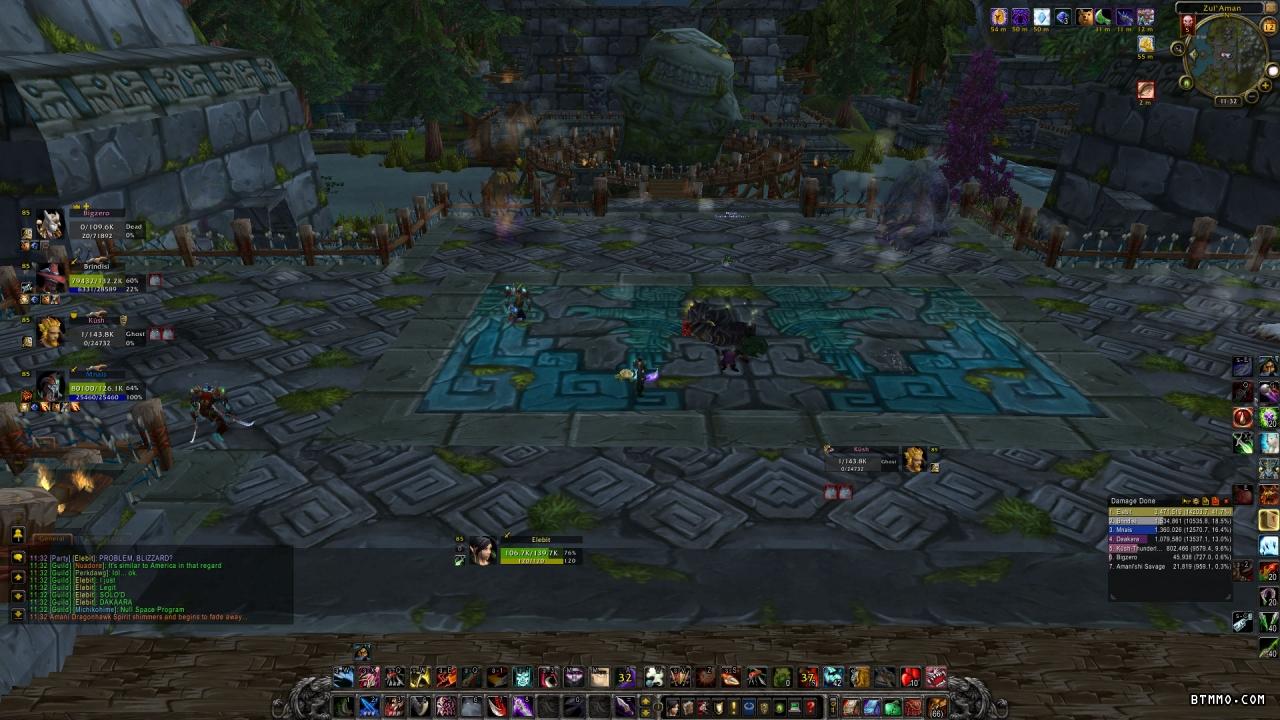1280x720 pixels.
Task: Use the red heart item showing 10
Action: [x=910, y=678]
